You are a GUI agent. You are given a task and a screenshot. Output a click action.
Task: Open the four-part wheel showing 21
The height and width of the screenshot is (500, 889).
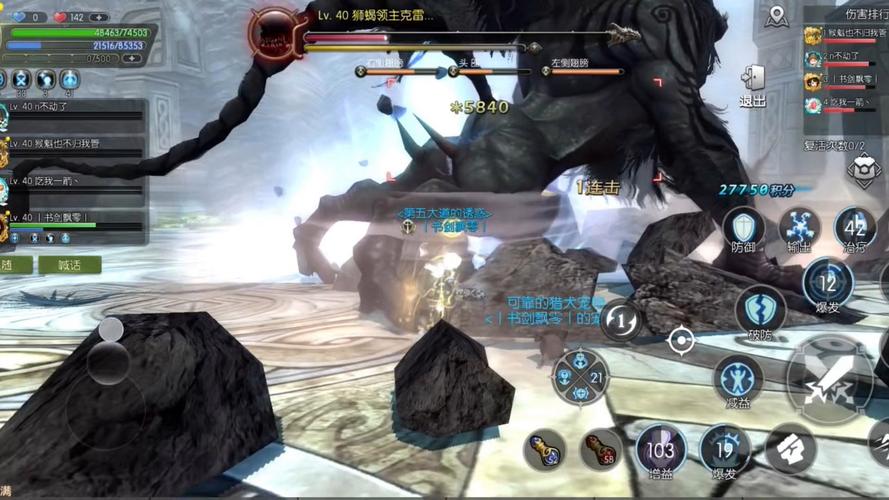579,377
